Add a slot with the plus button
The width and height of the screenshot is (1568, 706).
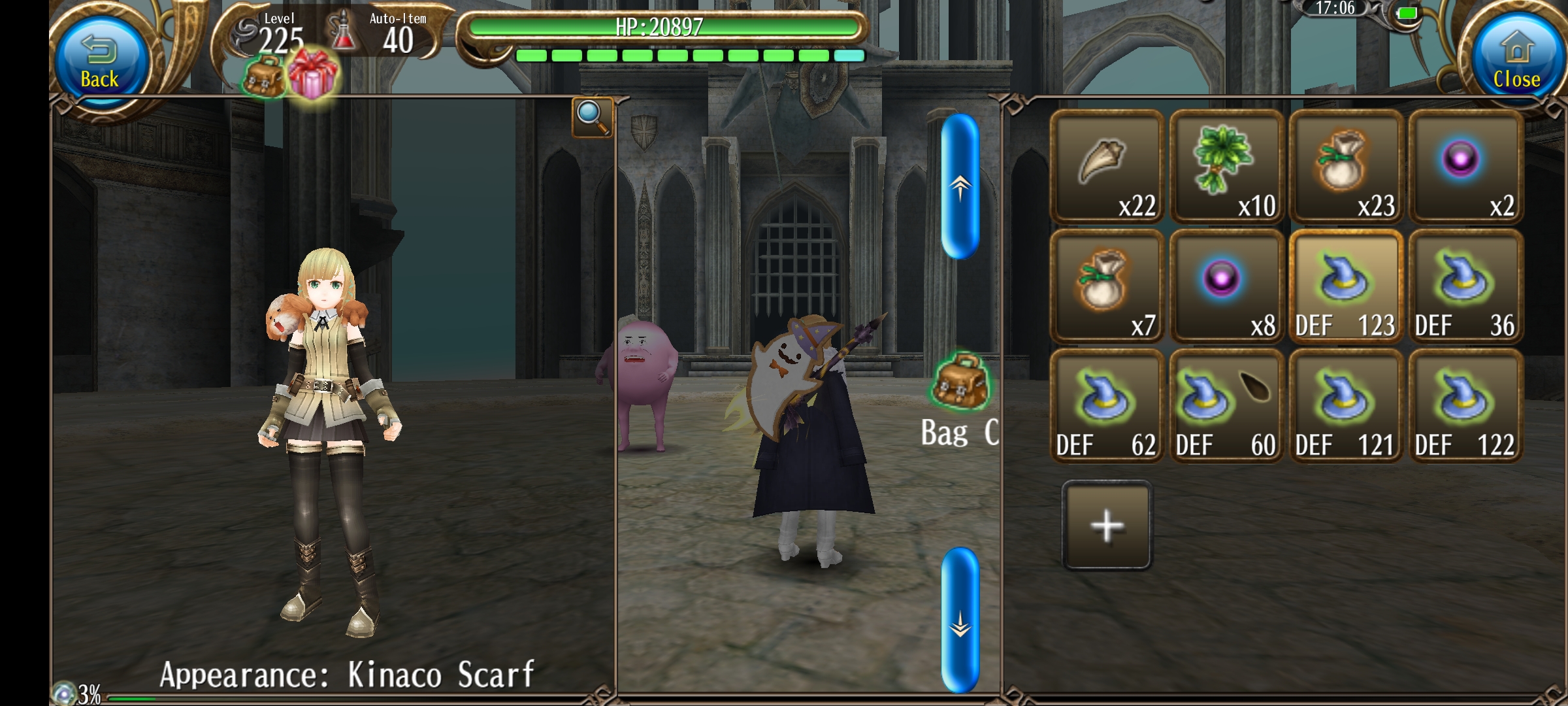[1107, 525]
